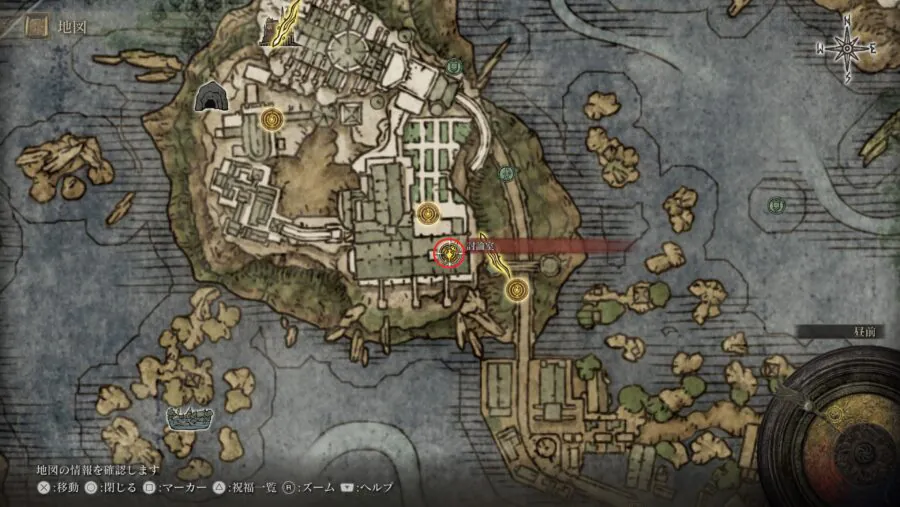Select the red-circled 討論室 grace marker
The image size is (900, 507).
(x=451, y=254)
